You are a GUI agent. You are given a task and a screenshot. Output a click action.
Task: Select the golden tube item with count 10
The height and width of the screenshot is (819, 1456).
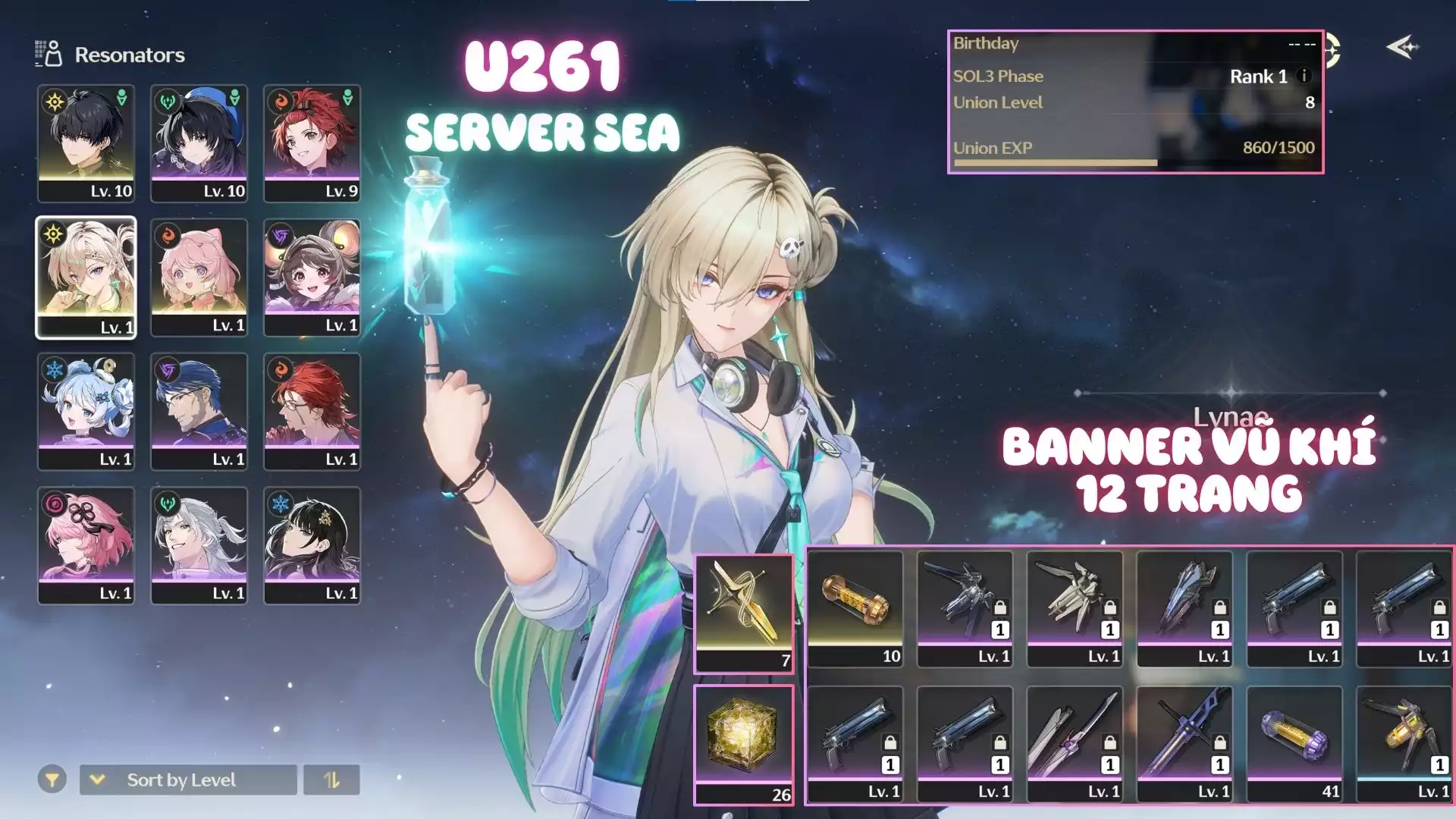(x=855, y=609)
